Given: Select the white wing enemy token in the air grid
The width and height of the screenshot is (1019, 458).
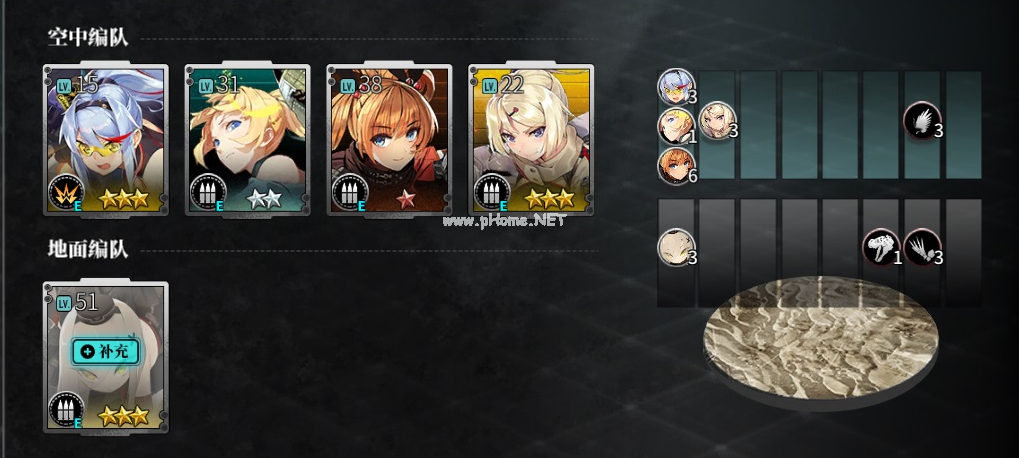Looking at the screenshot, I should point(920,121).
